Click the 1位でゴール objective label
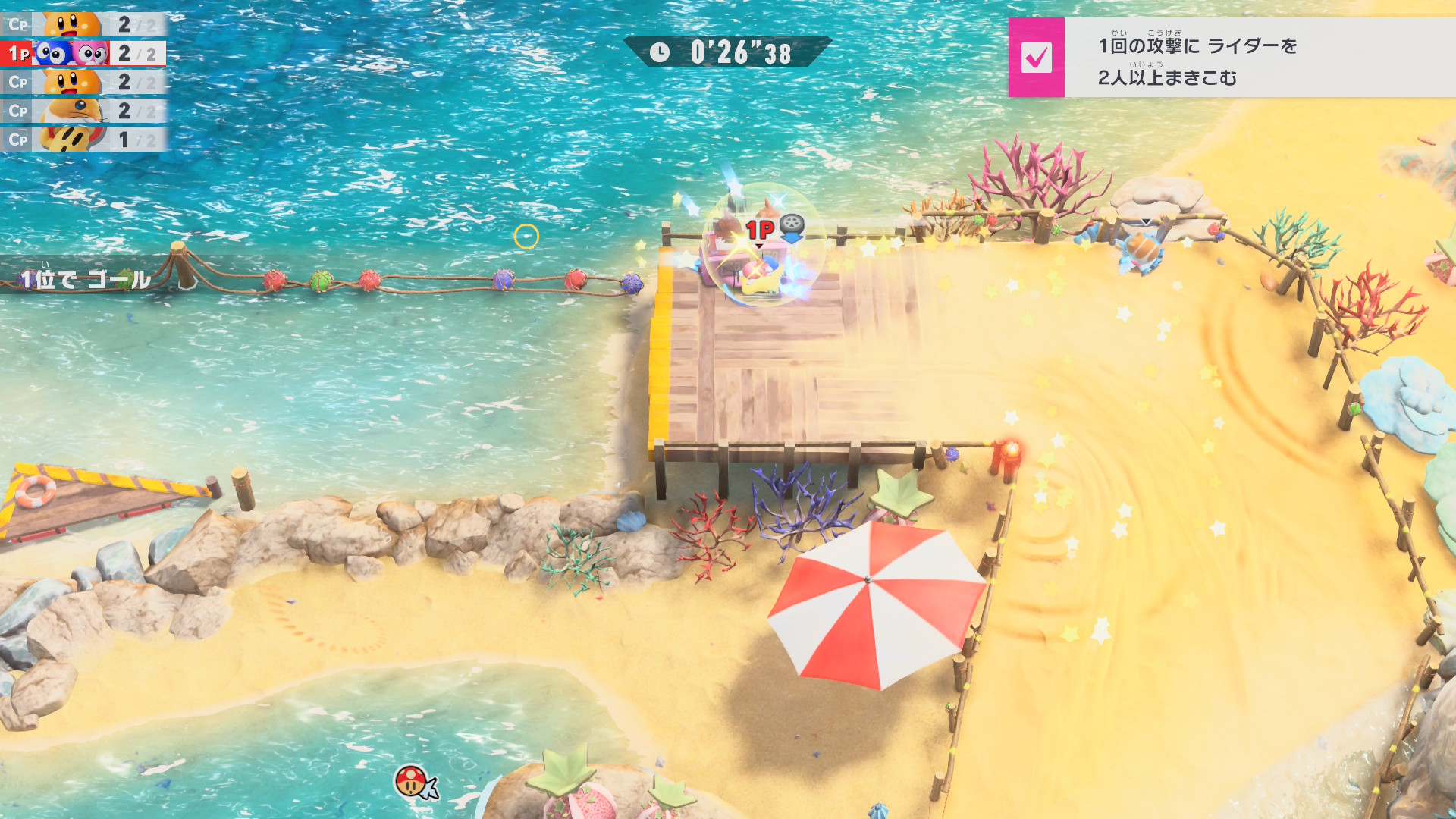 (x=85, y=280)
